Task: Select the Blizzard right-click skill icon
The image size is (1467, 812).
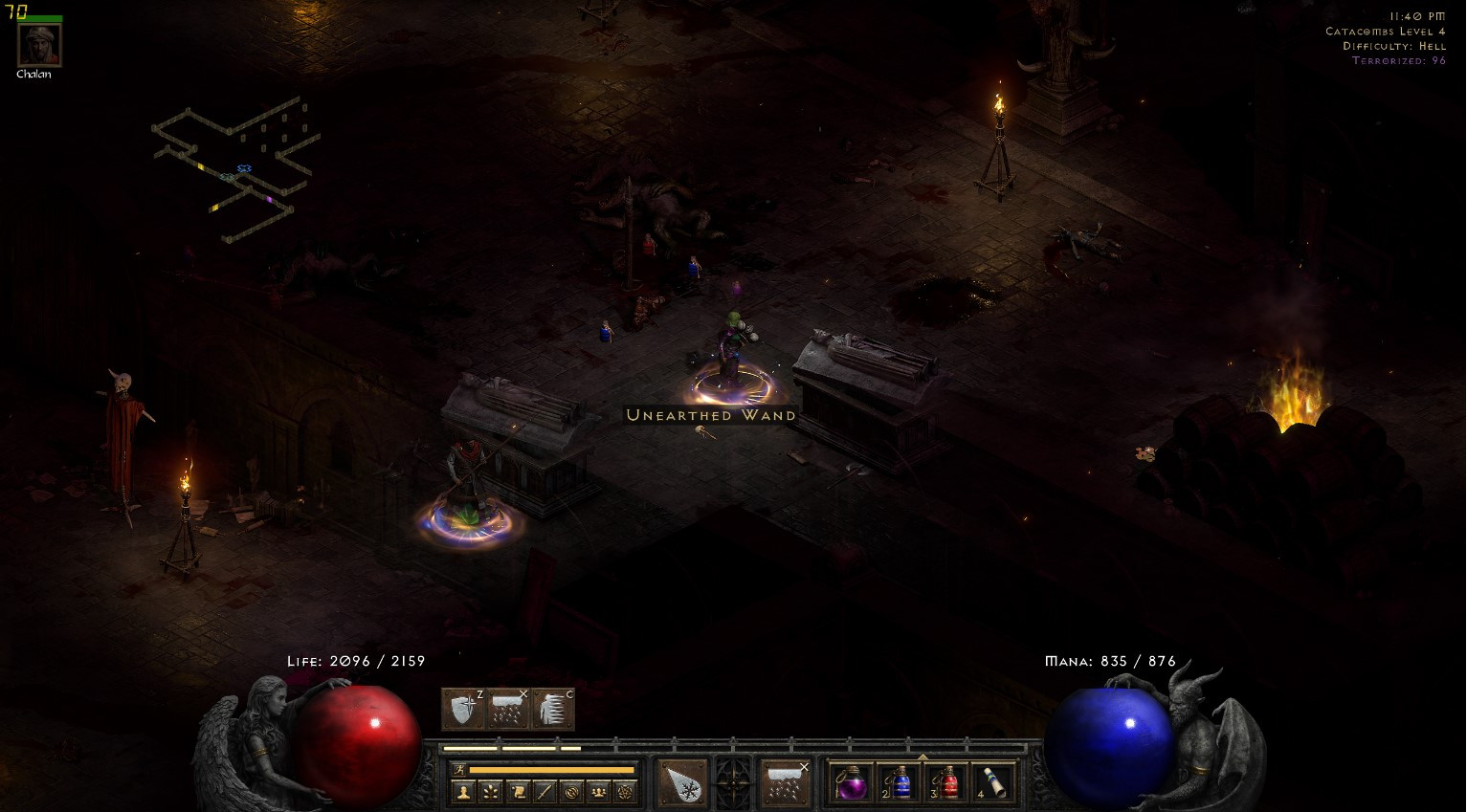Action: click(784, 784)
